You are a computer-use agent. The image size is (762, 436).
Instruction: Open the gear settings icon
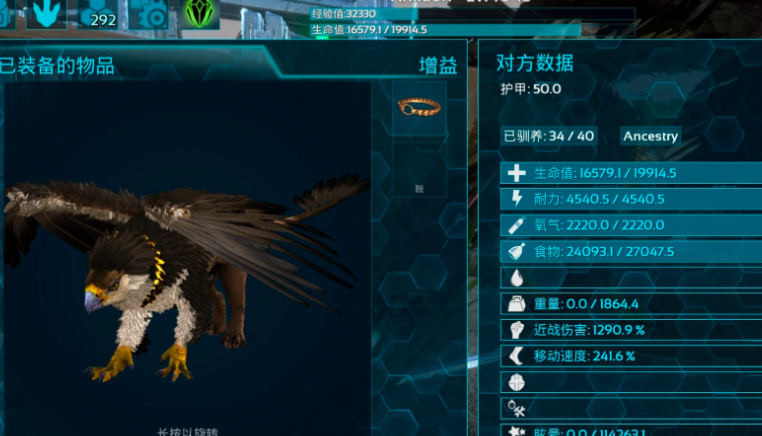point(154,14)
